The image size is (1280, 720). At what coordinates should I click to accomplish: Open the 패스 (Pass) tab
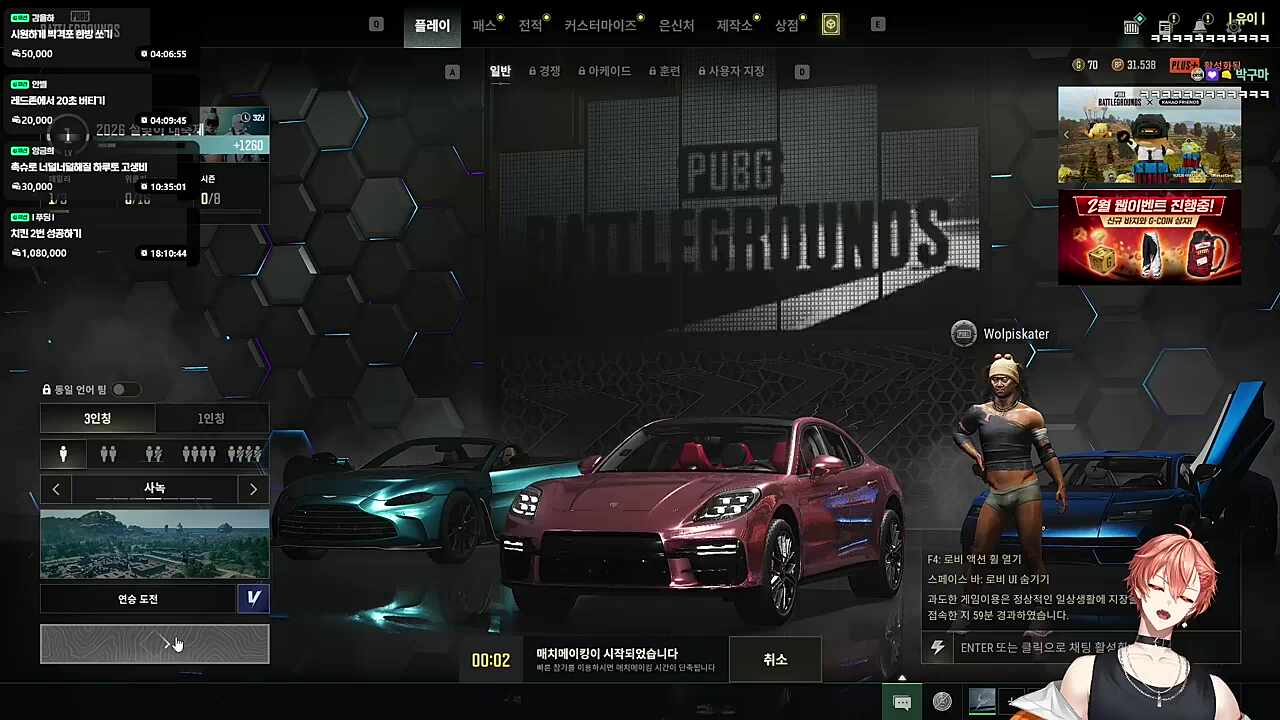coord(484,25)
